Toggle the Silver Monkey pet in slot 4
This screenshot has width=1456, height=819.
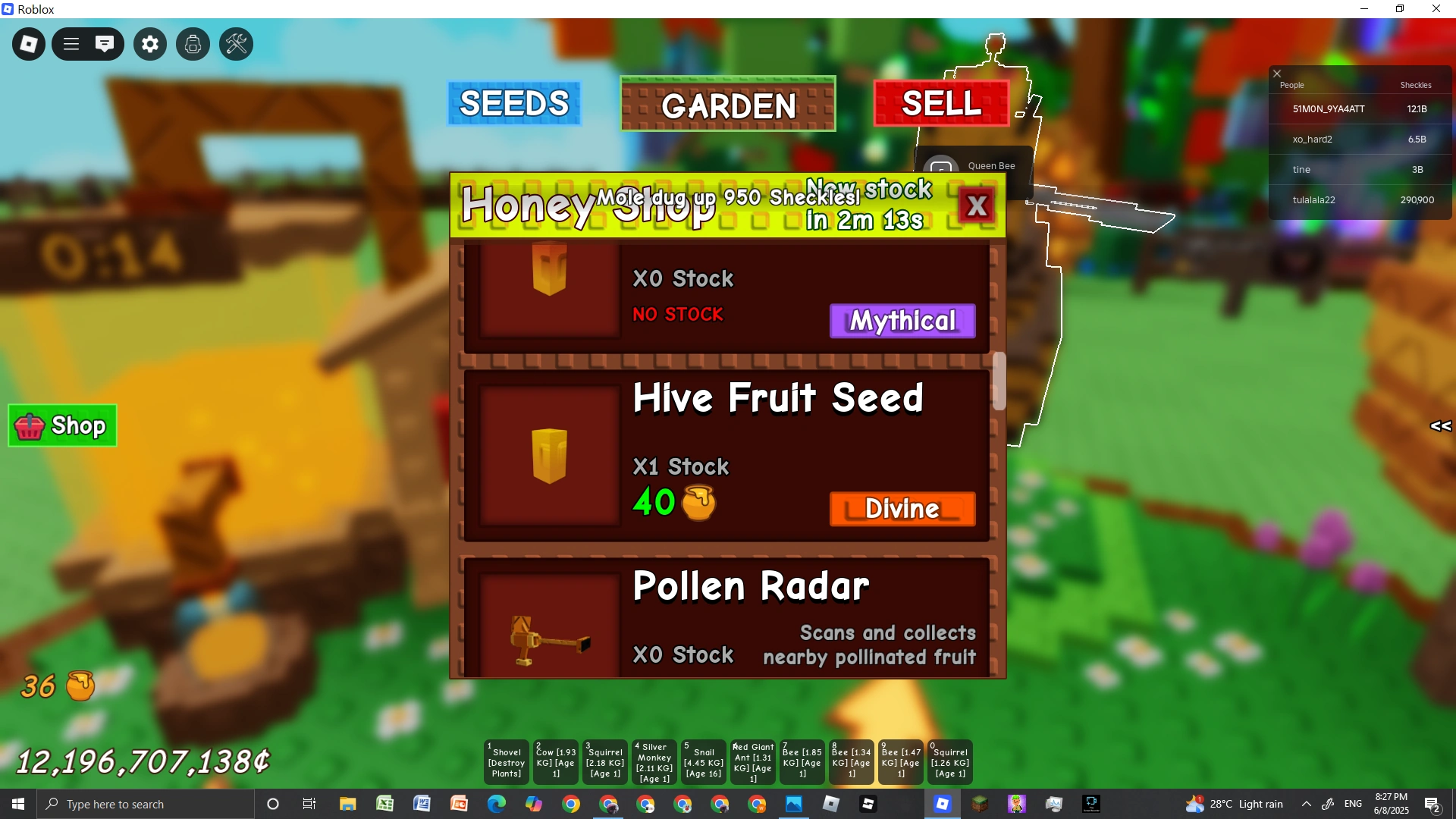click(654, 761)
